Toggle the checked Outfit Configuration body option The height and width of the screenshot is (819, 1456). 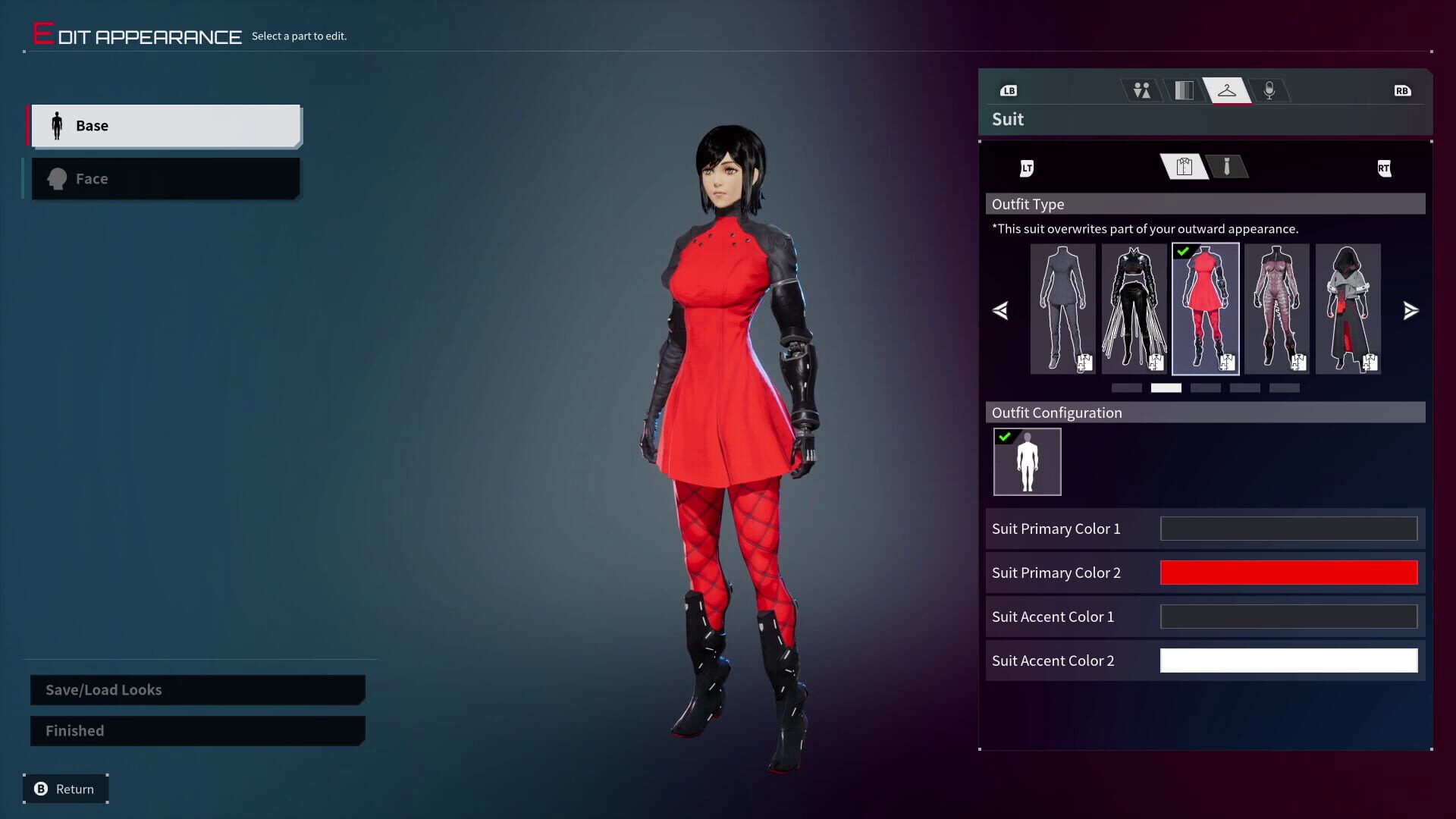[1027, 461]
